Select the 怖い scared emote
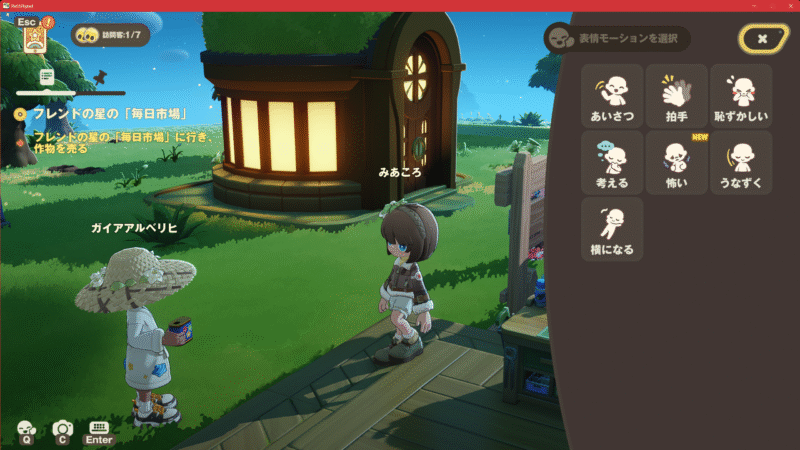The width and height of the screenshot is (800, 450). pos(676,162)
